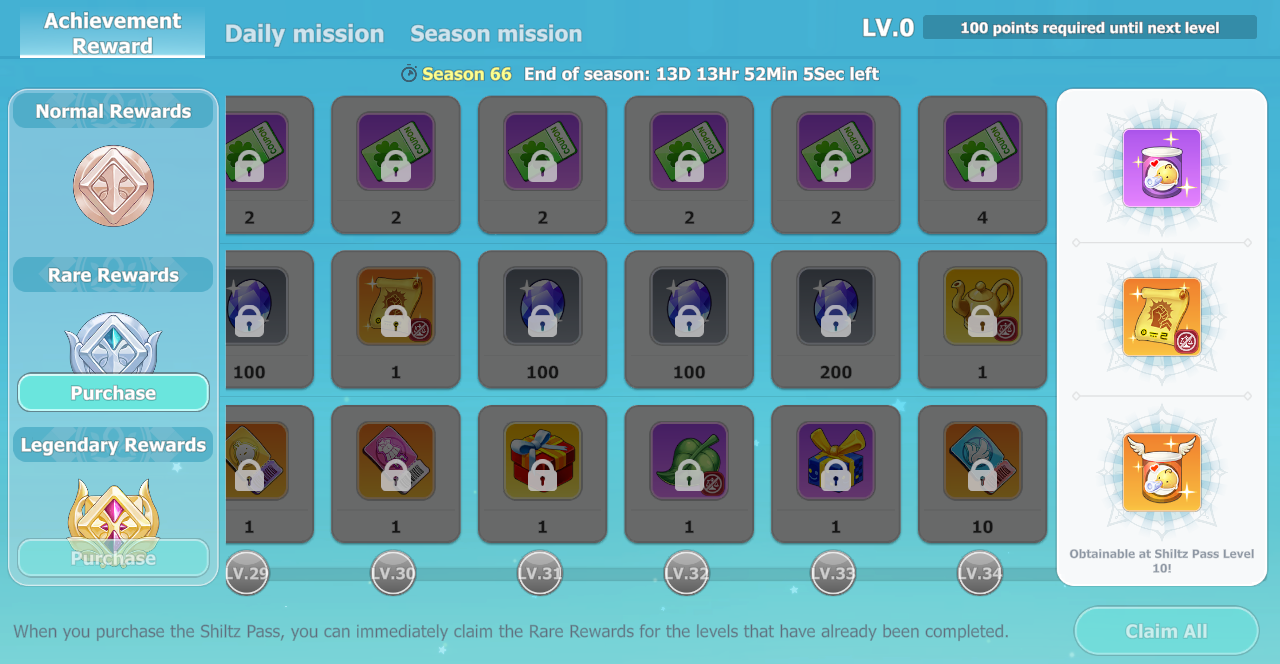Choose the locked red gift box reward
Image resolution: width=1280 pixels, height=664 pixels.
pyautogui.click(x=542, y=462)
